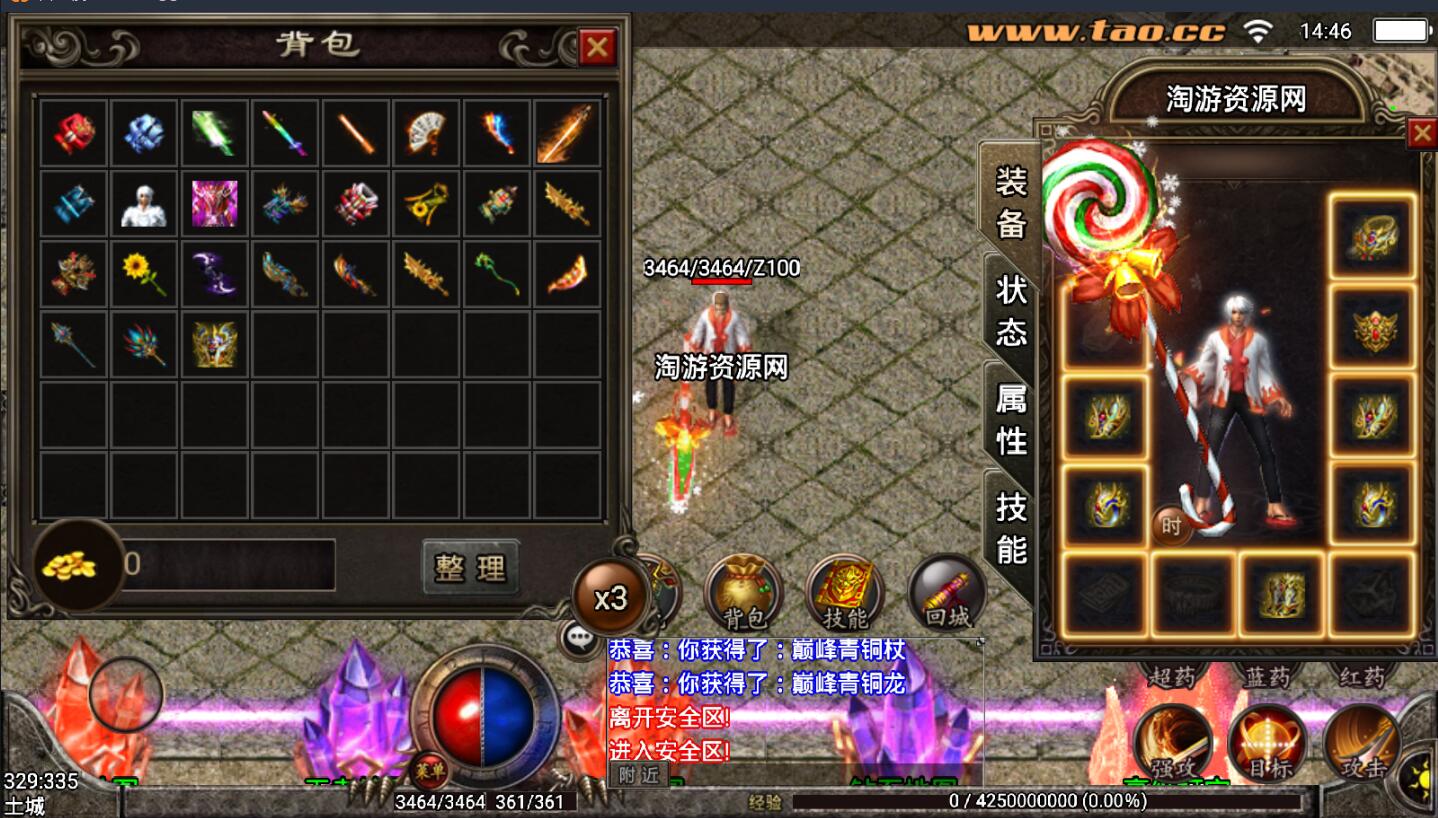Close the character equipment panel
This screenshot has width=1438, height=818.
point(1421,133)
